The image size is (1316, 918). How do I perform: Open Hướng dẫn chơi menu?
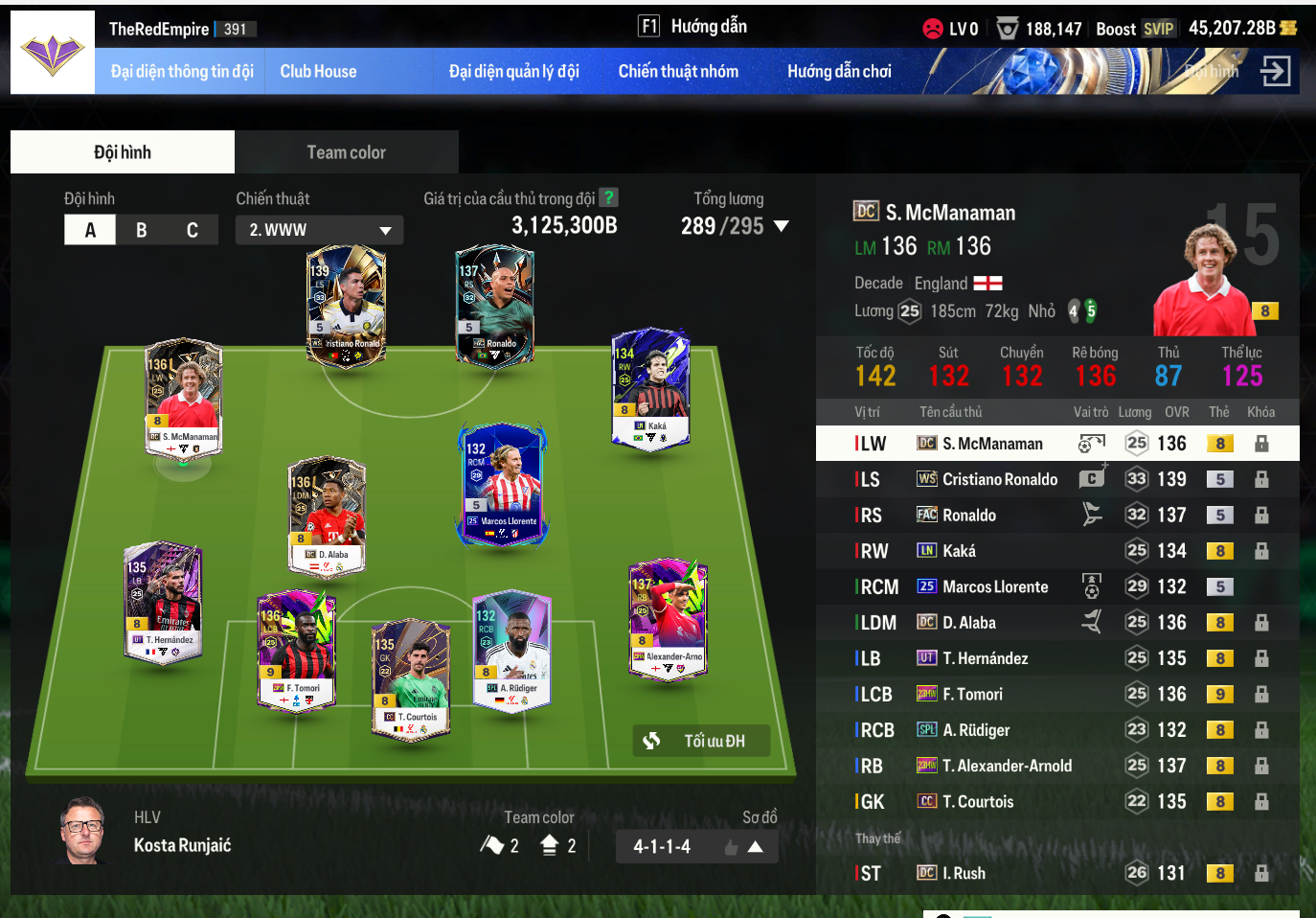coord(839,72)
